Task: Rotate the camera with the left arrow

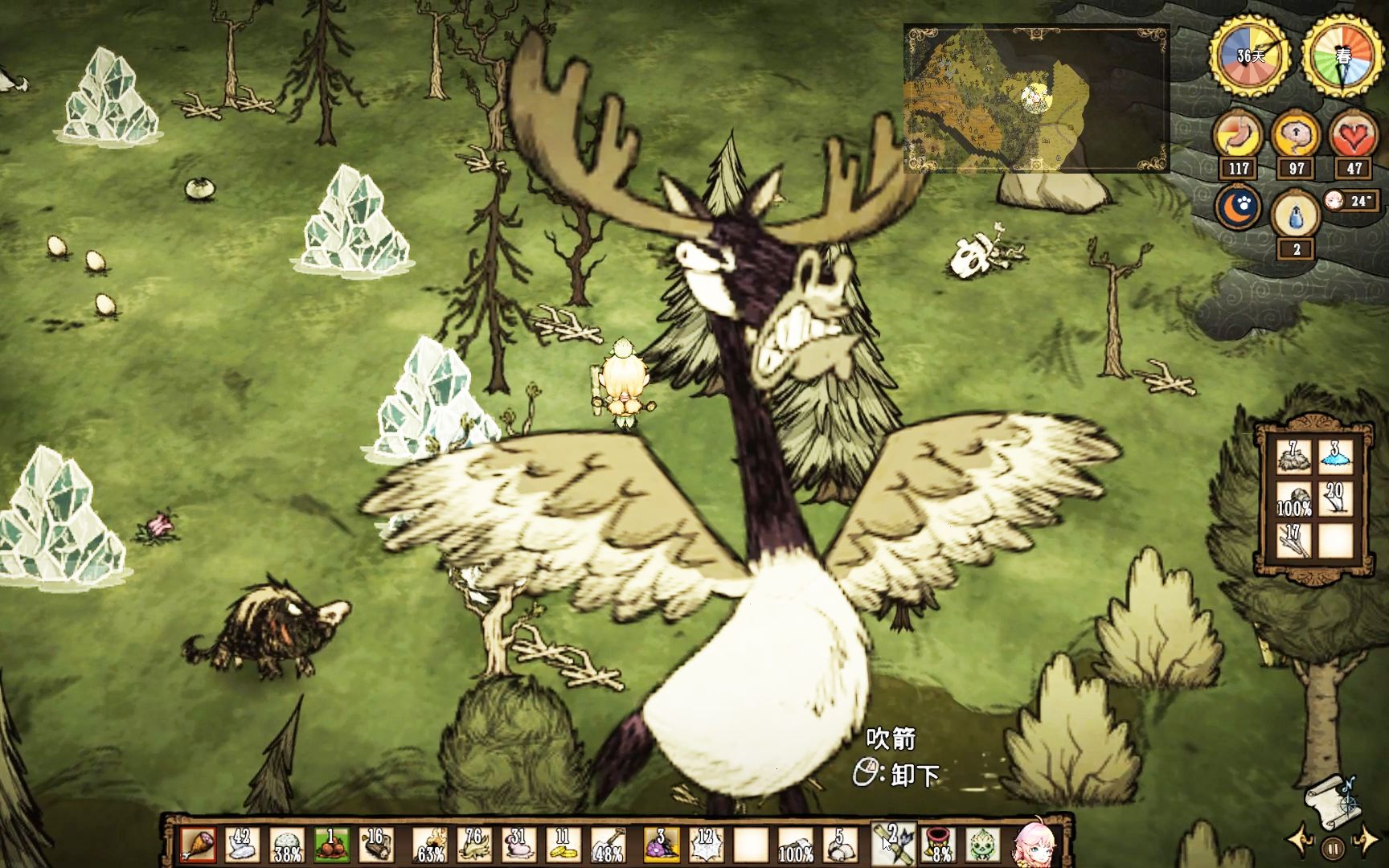Action: pos(1300,841)
